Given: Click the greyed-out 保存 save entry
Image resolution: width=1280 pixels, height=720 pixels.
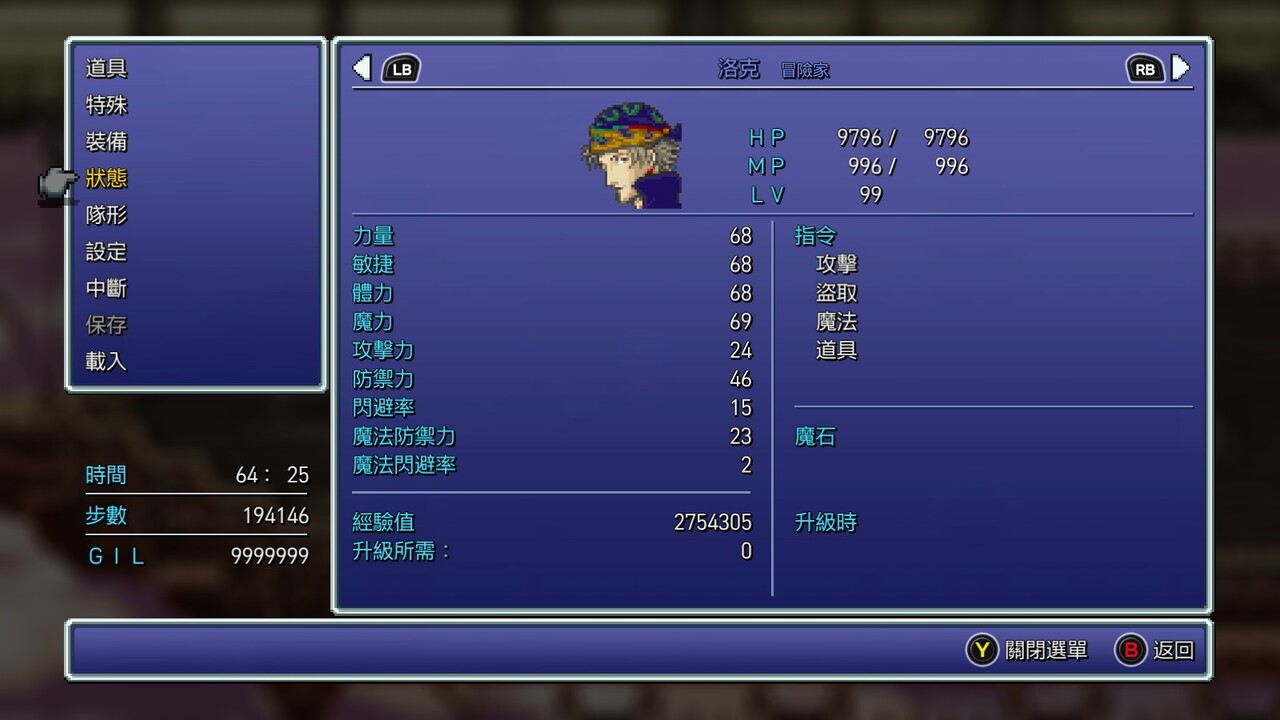Looking at the screenshot, I should (106, 325).
